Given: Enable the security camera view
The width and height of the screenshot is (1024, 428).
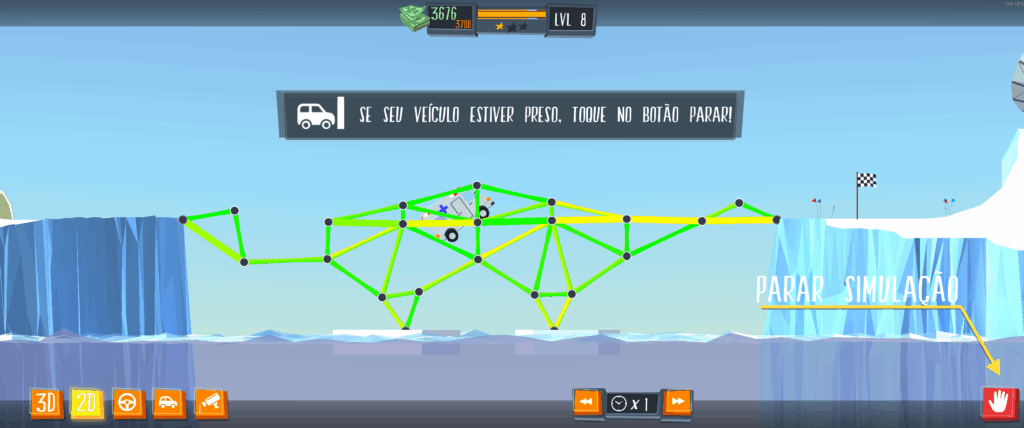Looking at the screenshot, I should pos(210,403).
